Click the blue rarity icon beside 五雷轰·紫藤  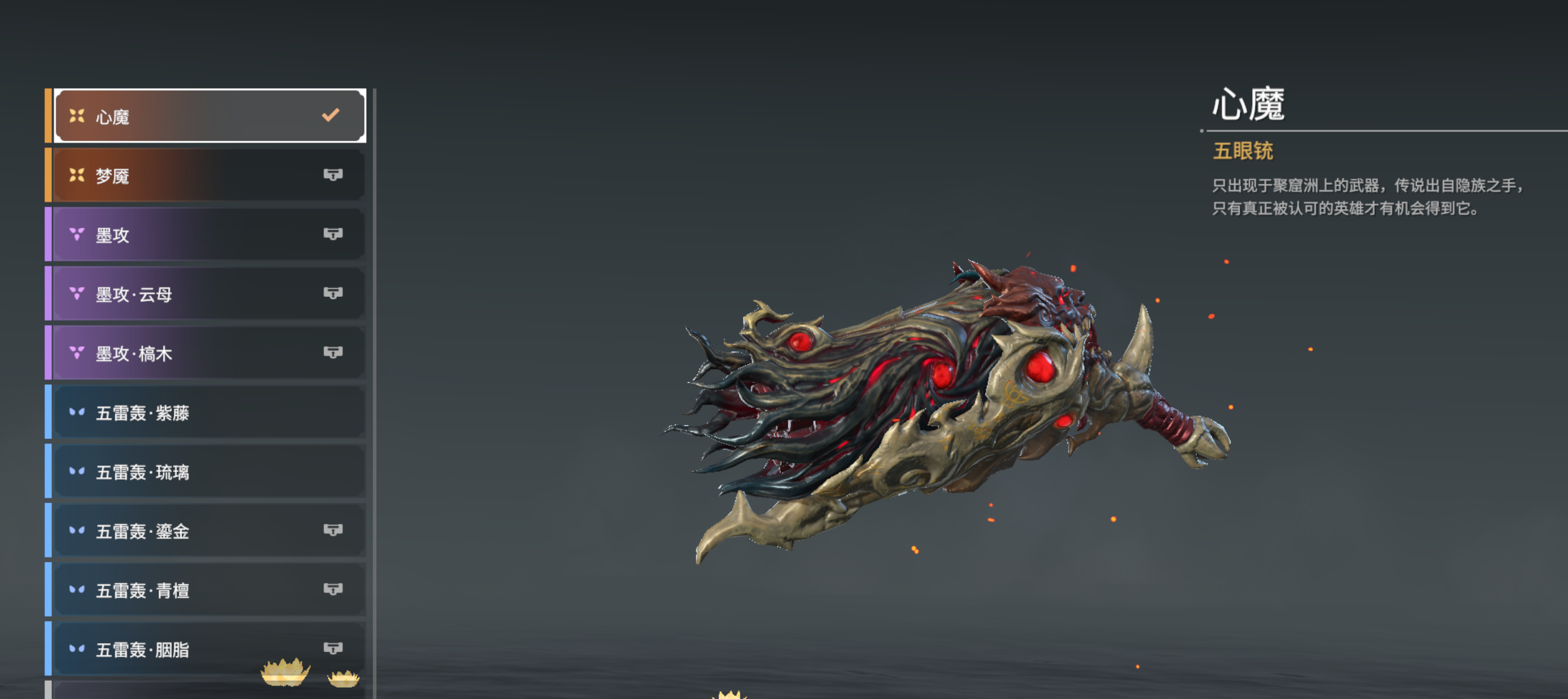pos(76,412)
